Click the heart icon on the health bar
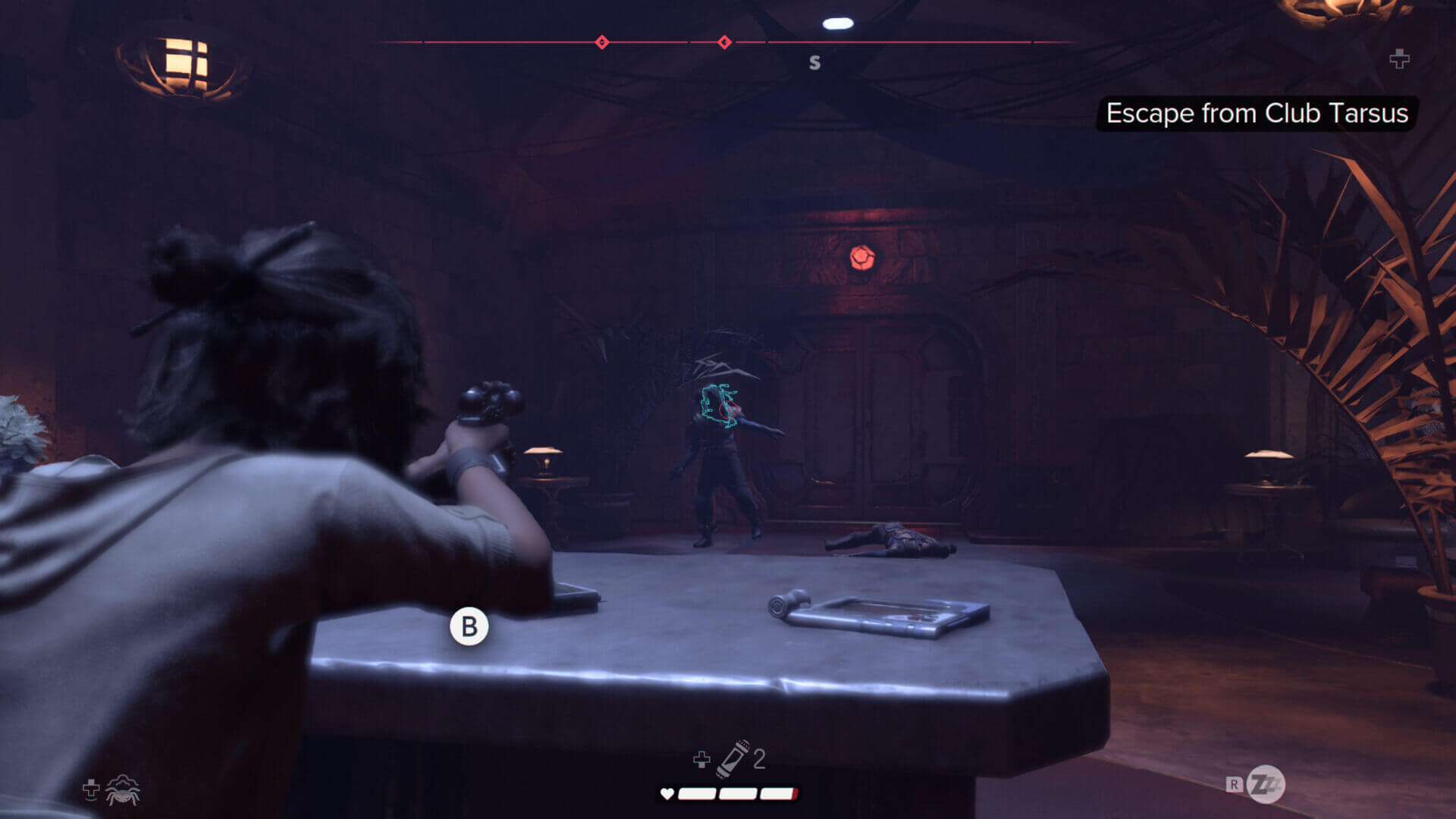Image resolution: width=1456 pixels, height=819 pixels. [666, 795]
